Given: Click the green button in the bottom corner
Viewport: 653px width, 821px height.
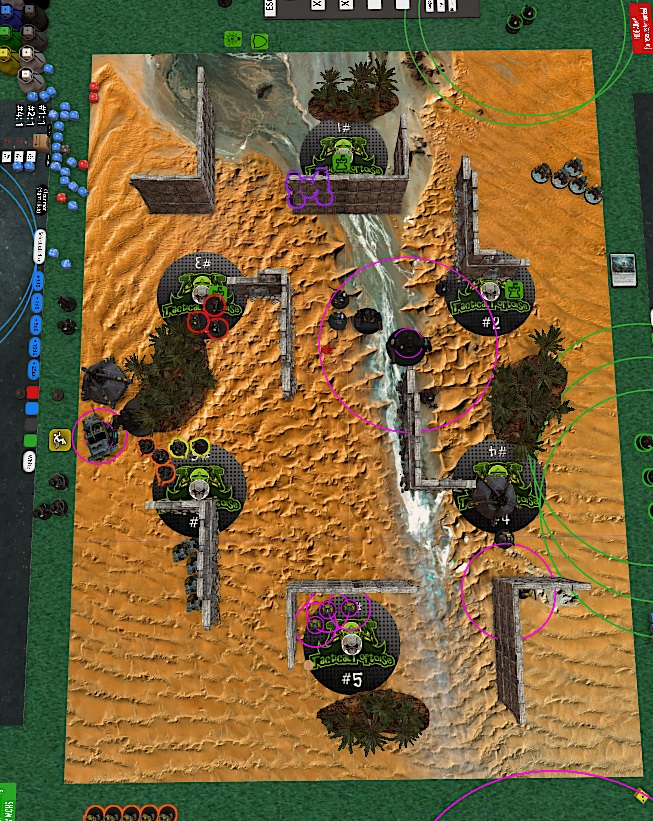Looking at the screenshot, I should click(x=5, y=802).
